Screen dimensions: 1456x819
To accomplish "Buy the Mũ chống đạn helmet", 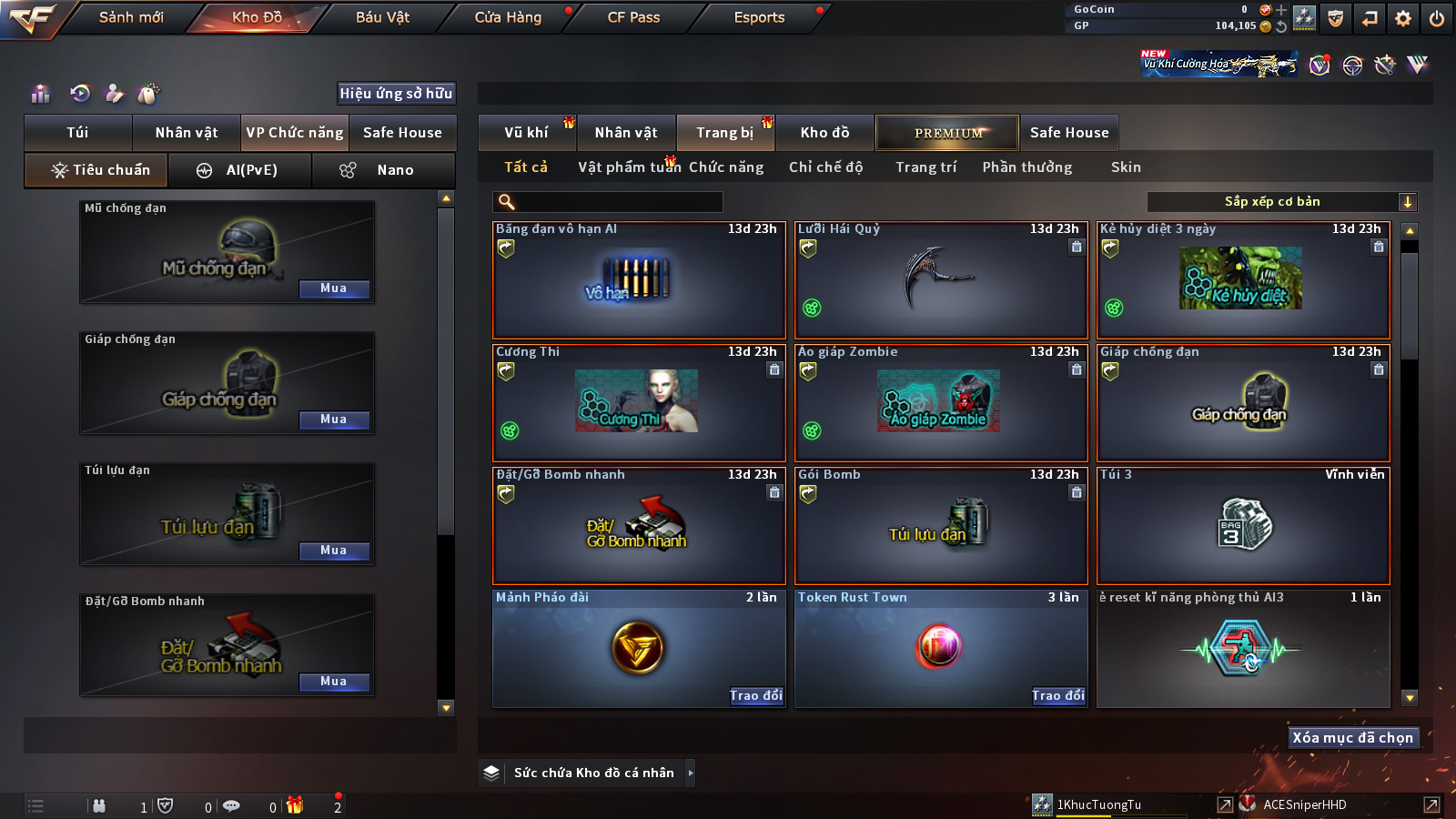I will point(334,288).
